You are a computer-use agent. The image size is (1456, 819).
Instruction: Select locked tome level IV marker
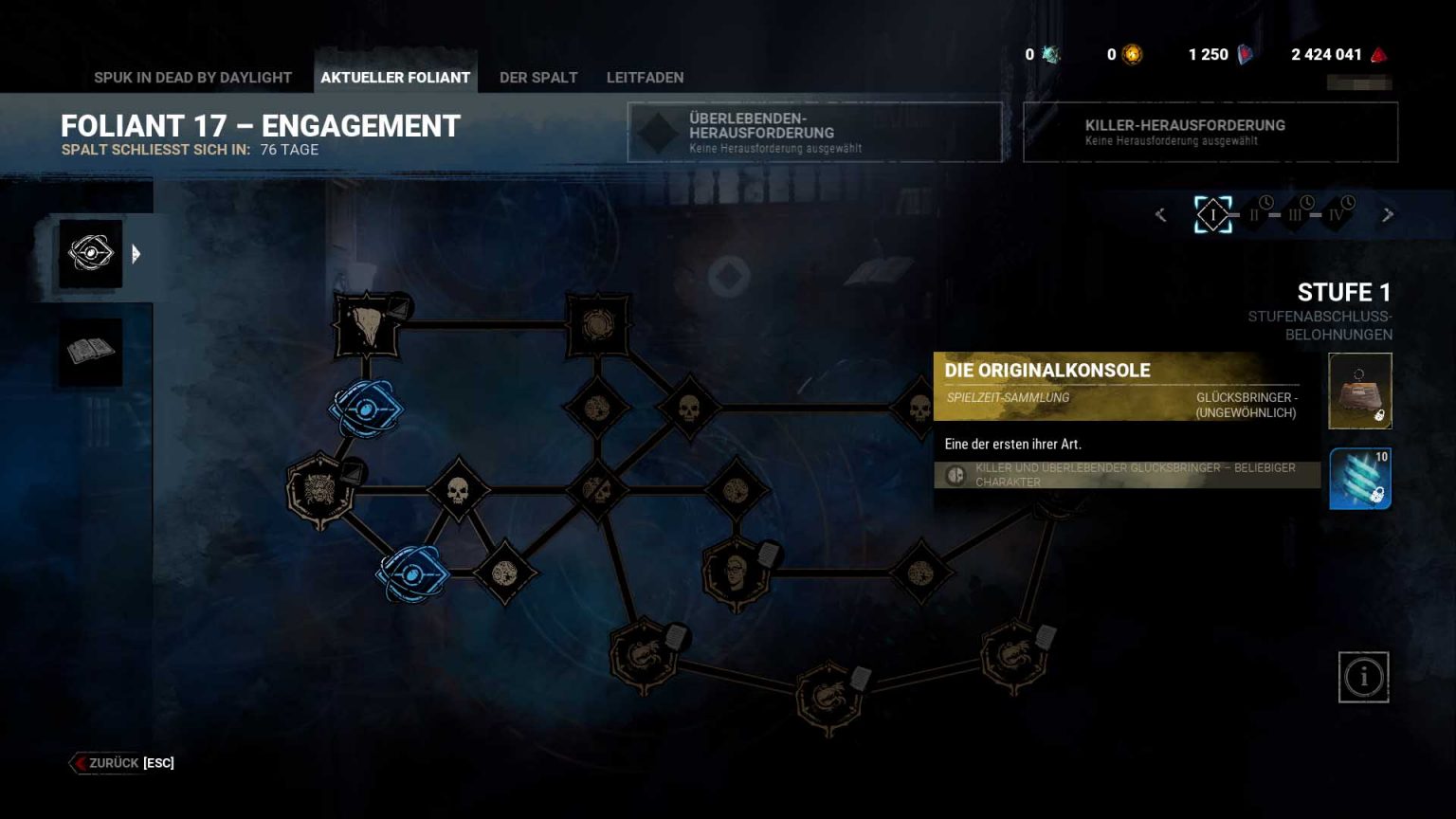pyautogui.click(x=1337, y=215)
